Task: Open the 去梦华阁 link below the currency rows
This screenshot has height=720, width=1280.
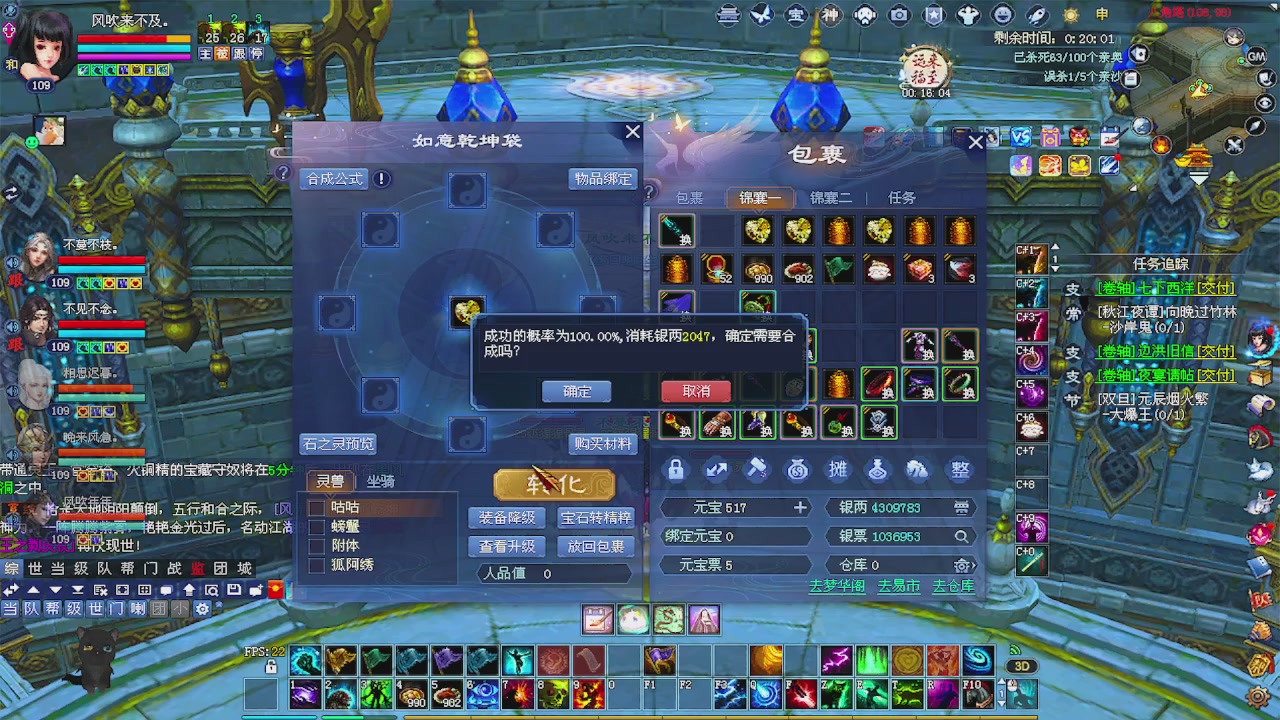Action: pyautogui.click(x=837, y=587)
